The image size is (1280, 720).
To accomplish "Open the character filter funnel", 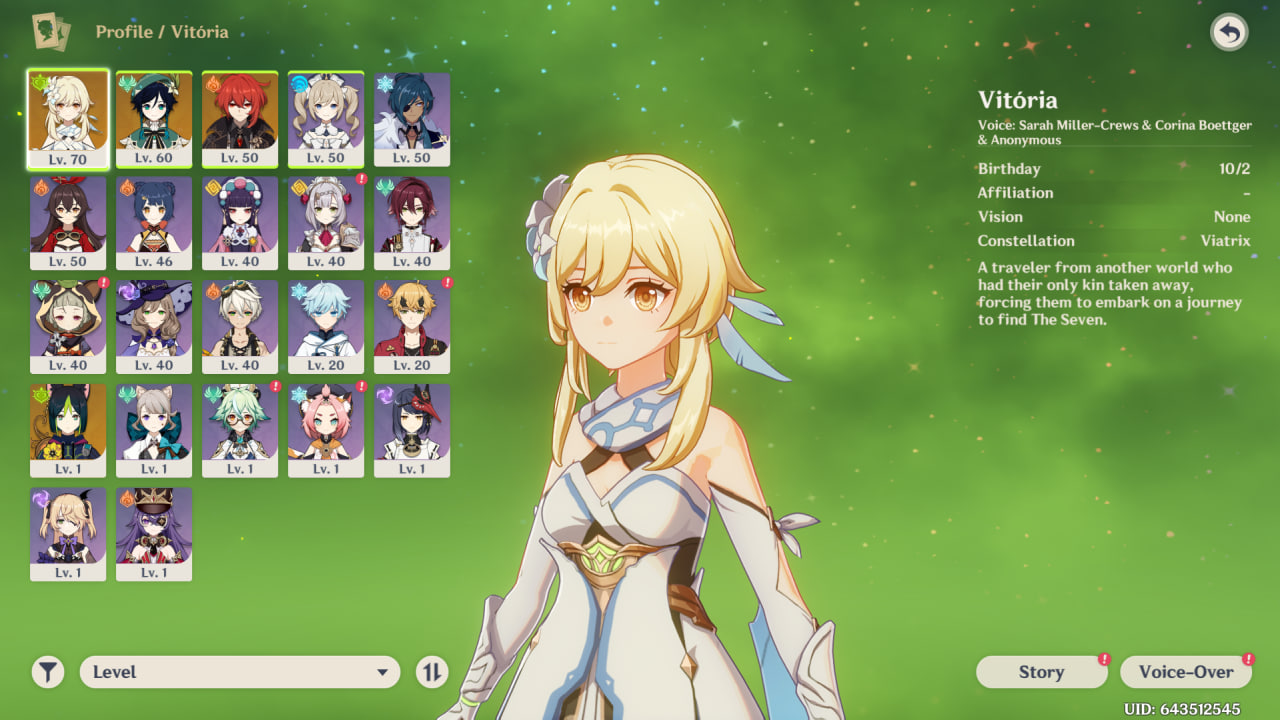I will 47,672.
